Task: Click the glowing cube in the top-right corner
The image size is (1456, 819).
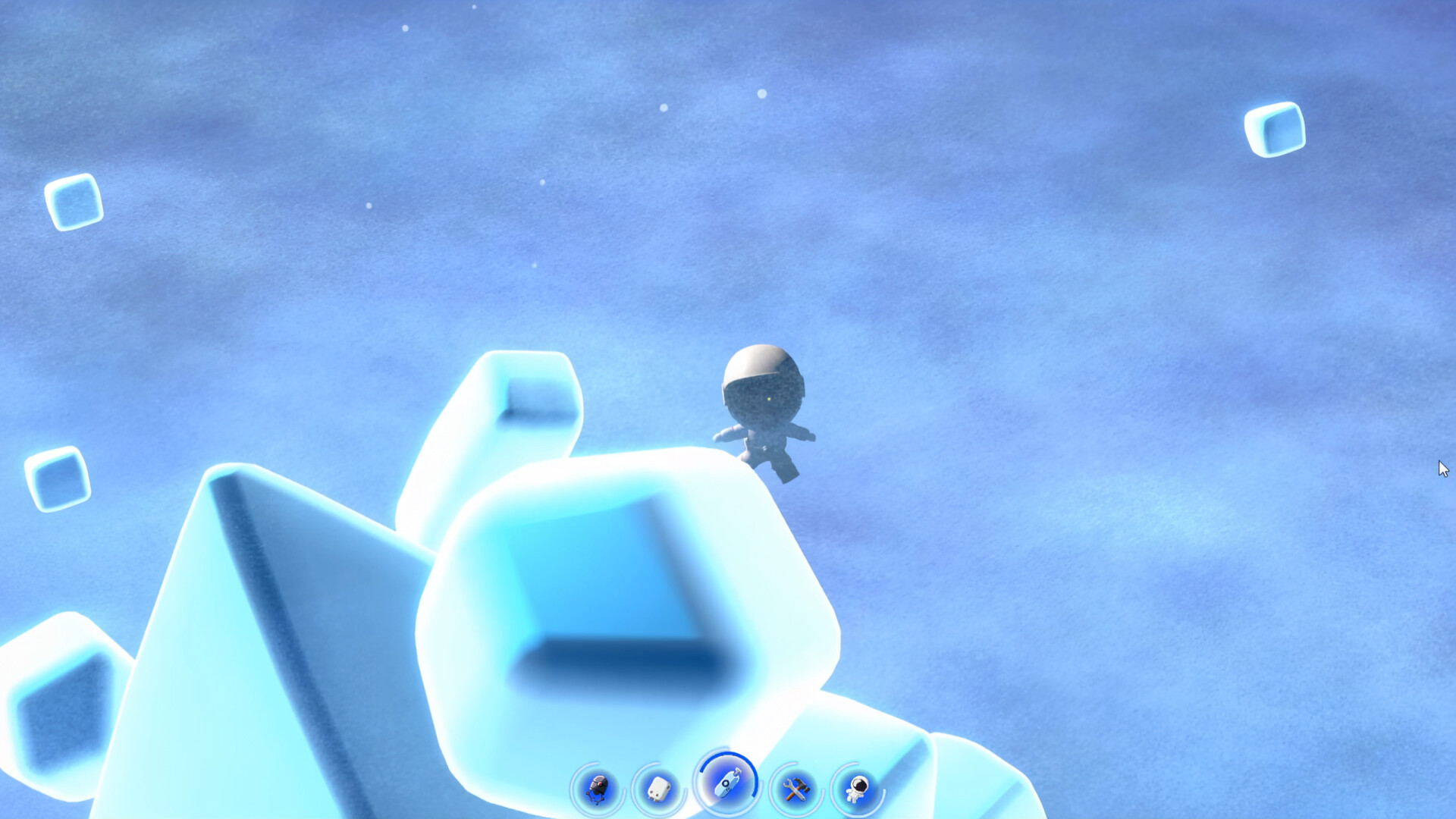Action: (1276, 129)
